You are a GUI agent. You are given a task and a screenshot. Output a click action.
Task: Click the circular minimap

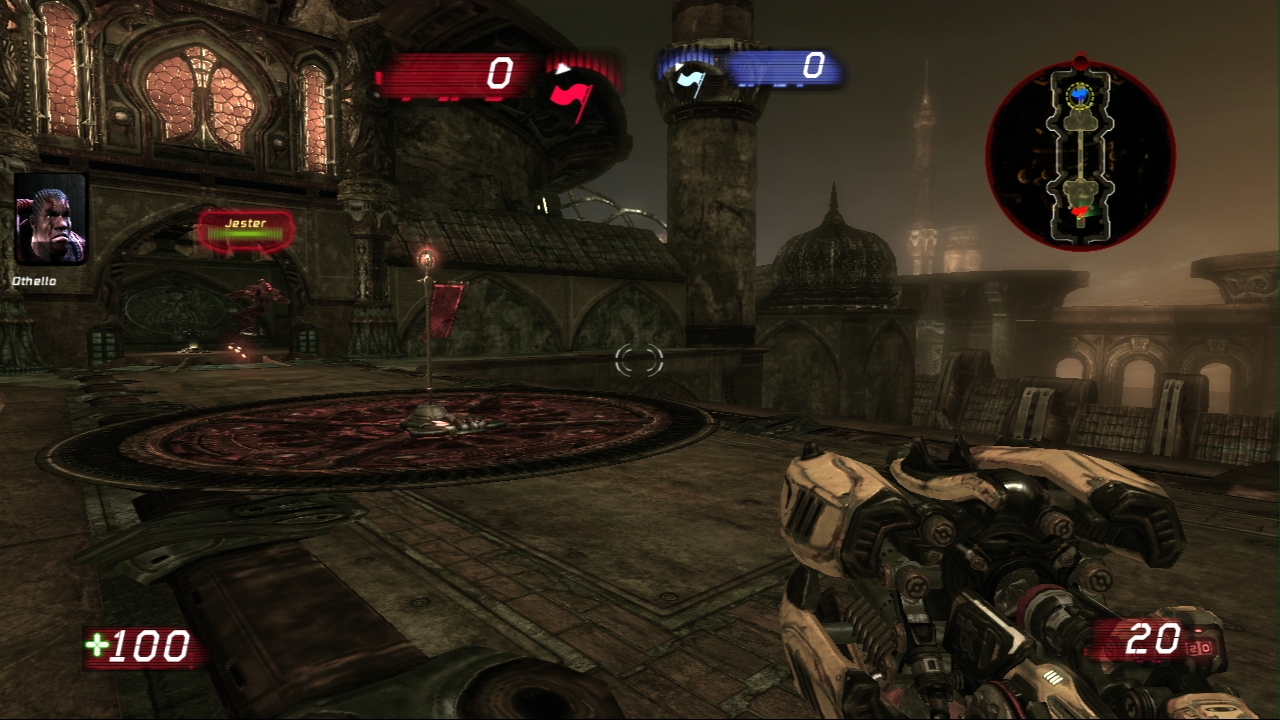1080,155
